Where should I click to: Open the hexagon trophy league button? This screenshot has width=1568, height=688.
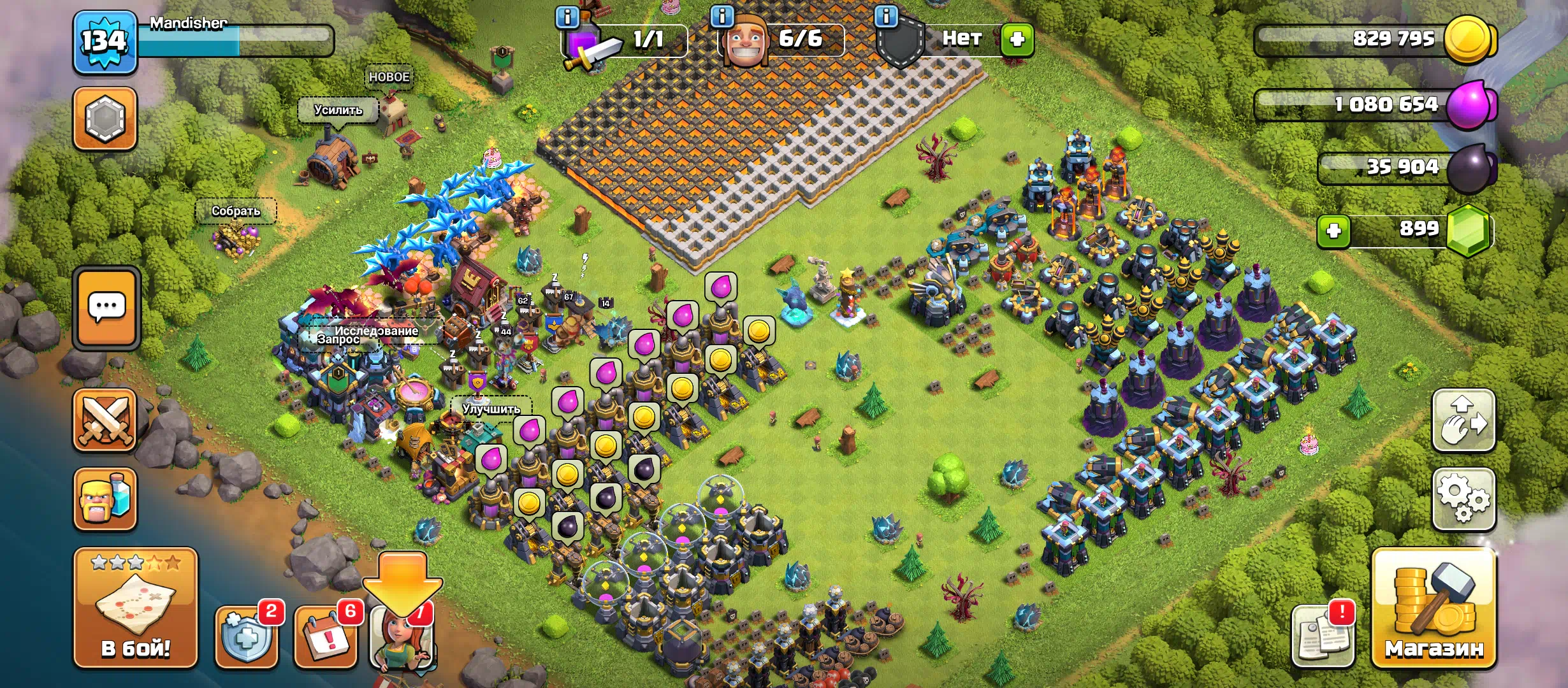[105, 119]
